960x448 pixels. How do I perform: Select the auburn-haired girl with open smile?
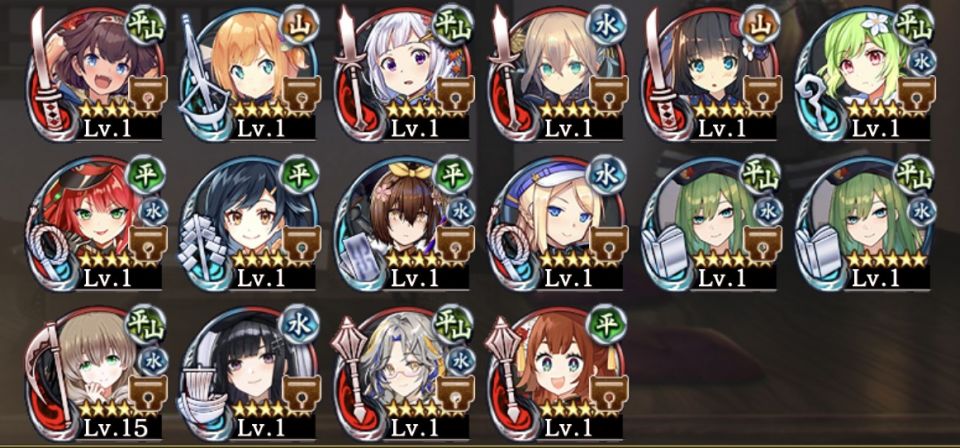(x=556, y=372)
